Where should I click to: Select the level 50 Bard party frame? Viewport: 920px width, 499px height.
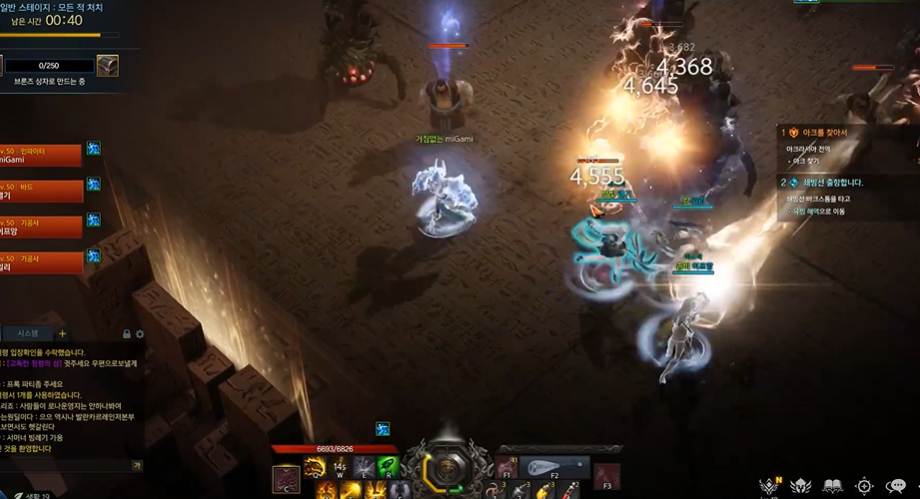(40, 191)
